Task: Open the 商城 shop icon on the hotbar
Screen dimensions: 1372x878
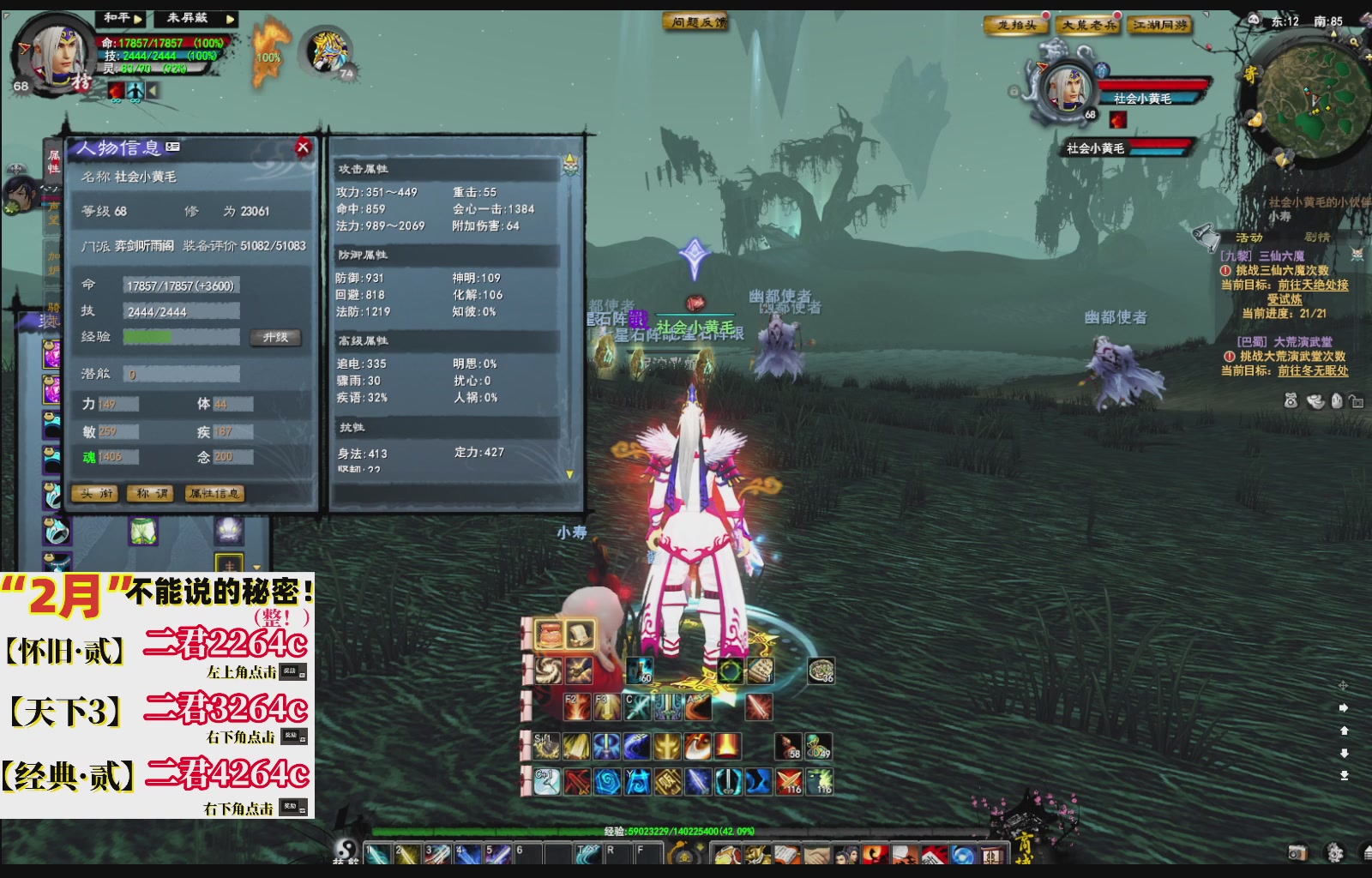Action: 994,853
